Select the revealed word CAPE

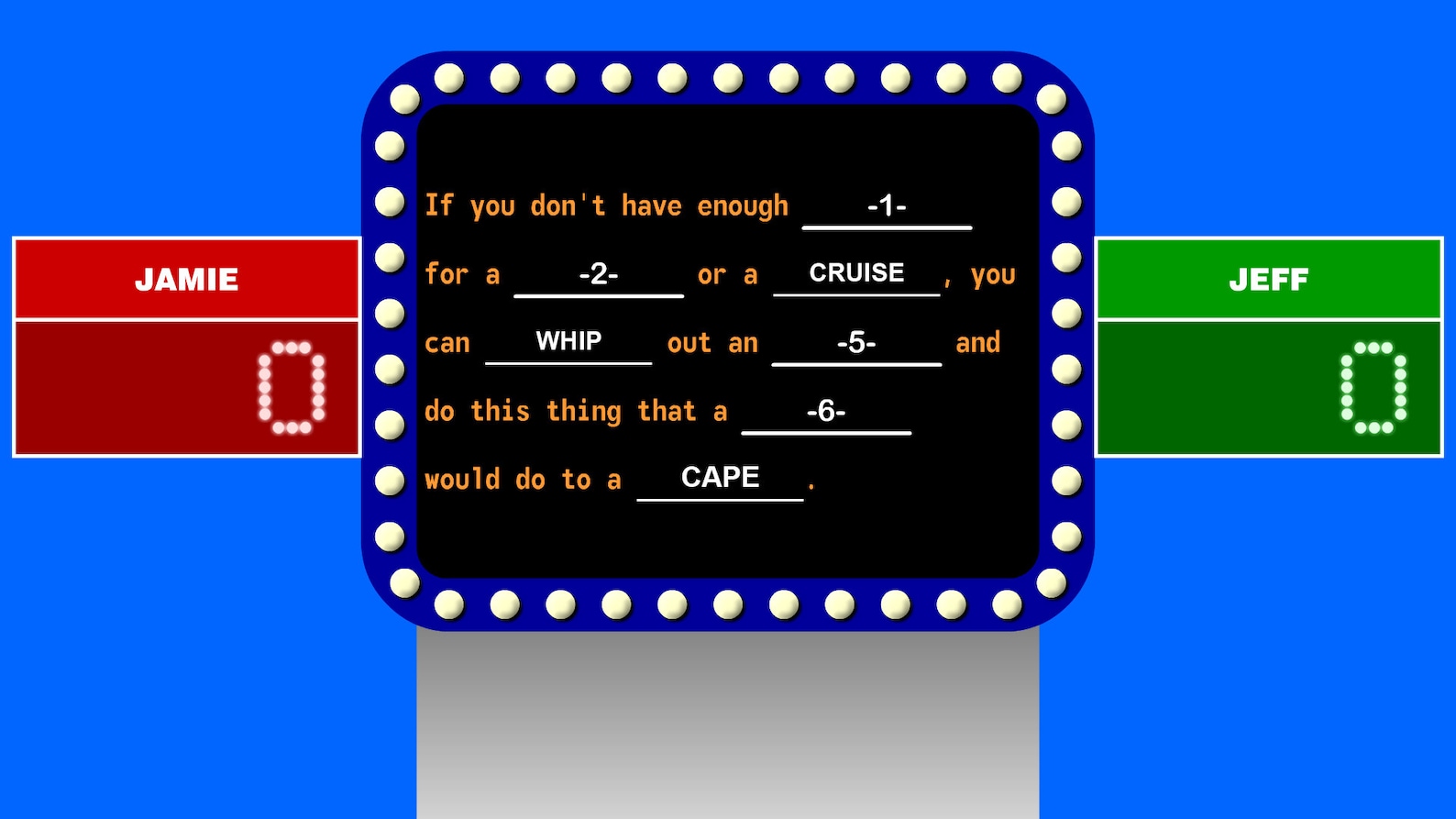point(719,478)
